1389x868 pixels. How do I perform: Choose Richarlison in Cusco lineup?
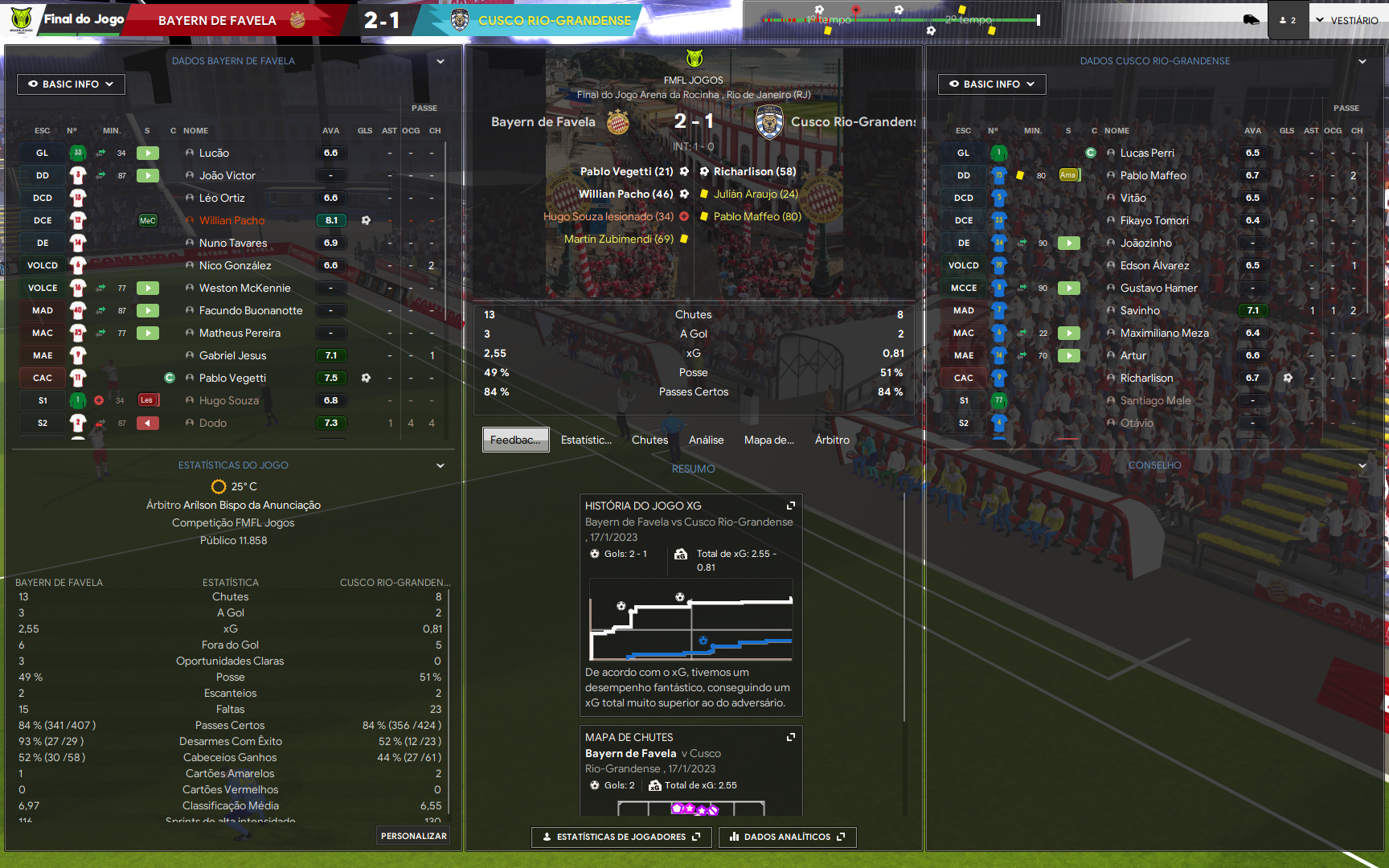click(x=1146, y=378)
